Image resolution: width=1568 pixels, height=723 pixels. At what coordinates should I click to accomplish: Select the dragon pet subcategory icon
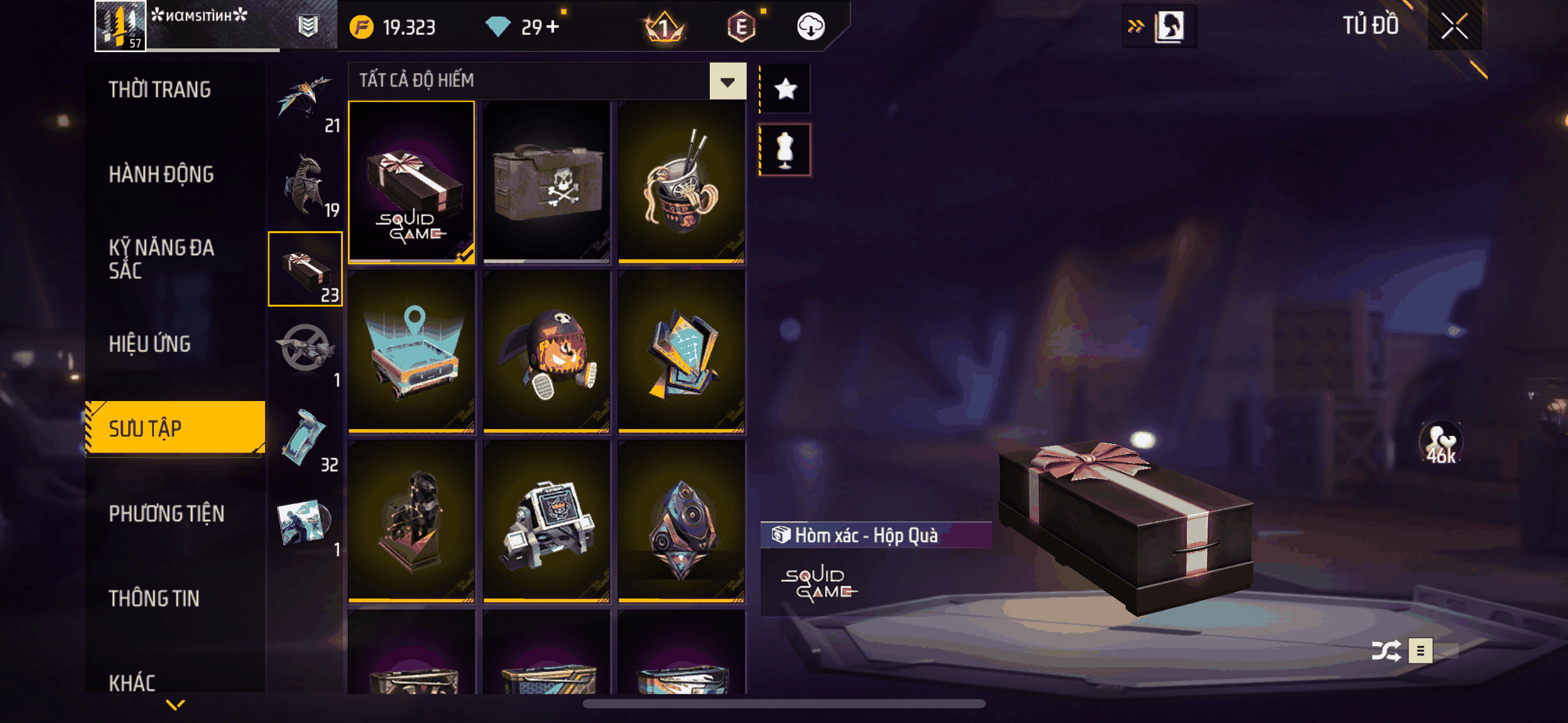pos(306,185)
